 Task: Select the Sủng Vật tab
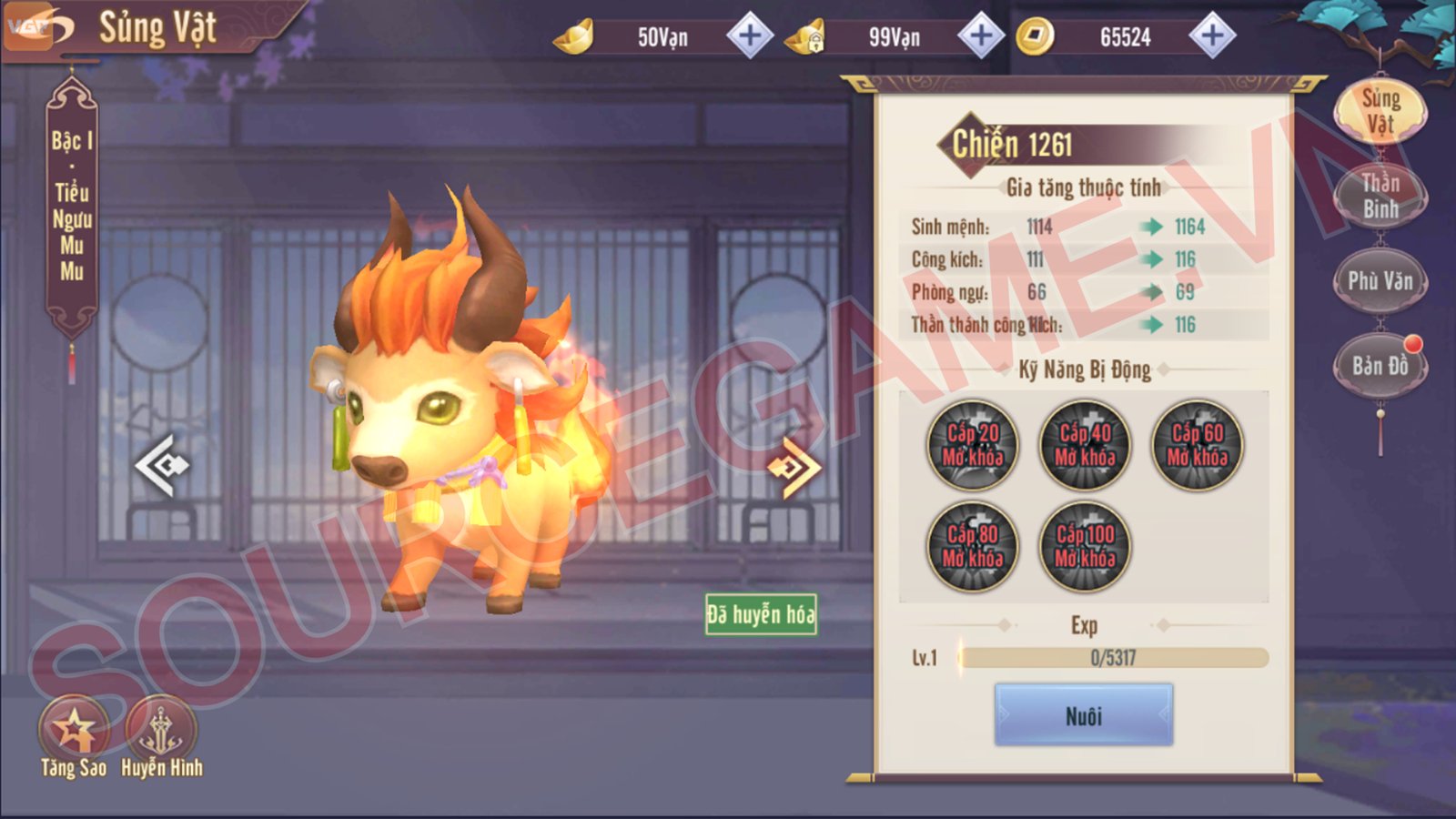coord(1380,110)
